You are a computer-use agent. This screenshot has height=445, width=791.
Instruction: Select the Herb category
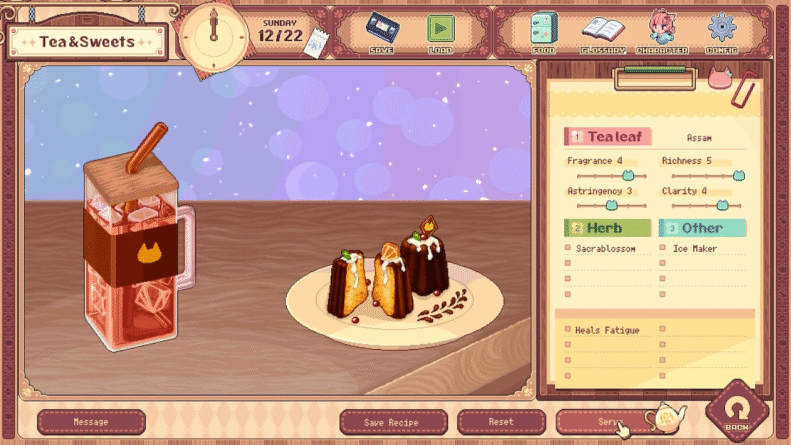608,228
